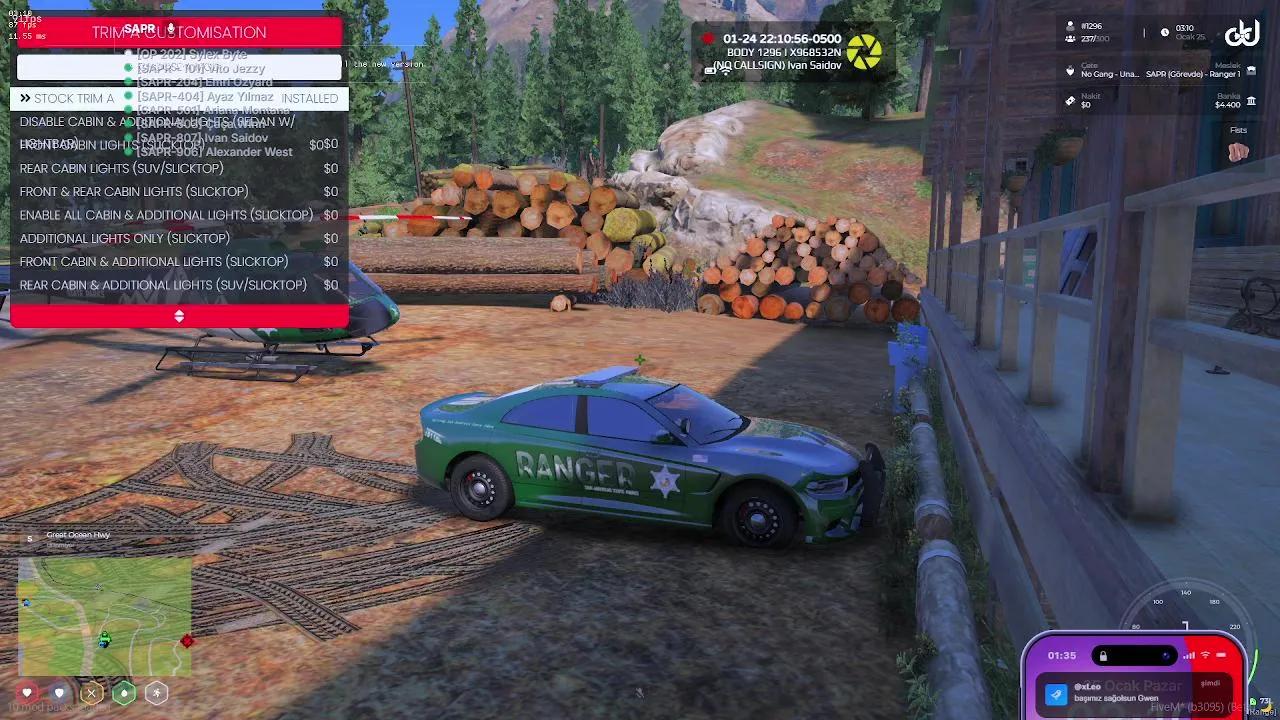Toggle the blue armor heart indicator
1280x720 pixels.
point(59,693)
